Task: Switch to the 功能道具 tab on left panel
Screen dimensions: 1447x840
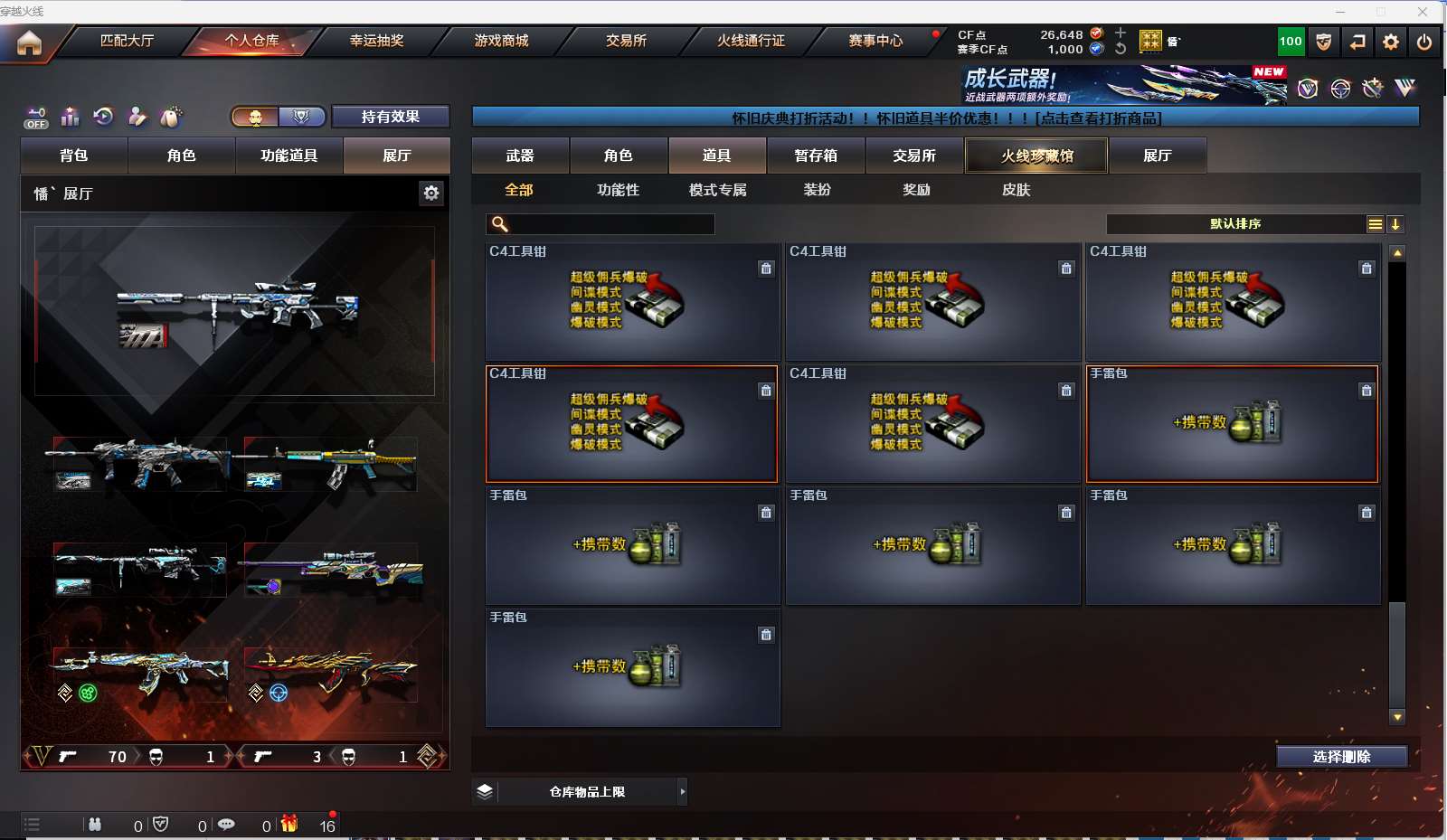Action: coord(289,156)
